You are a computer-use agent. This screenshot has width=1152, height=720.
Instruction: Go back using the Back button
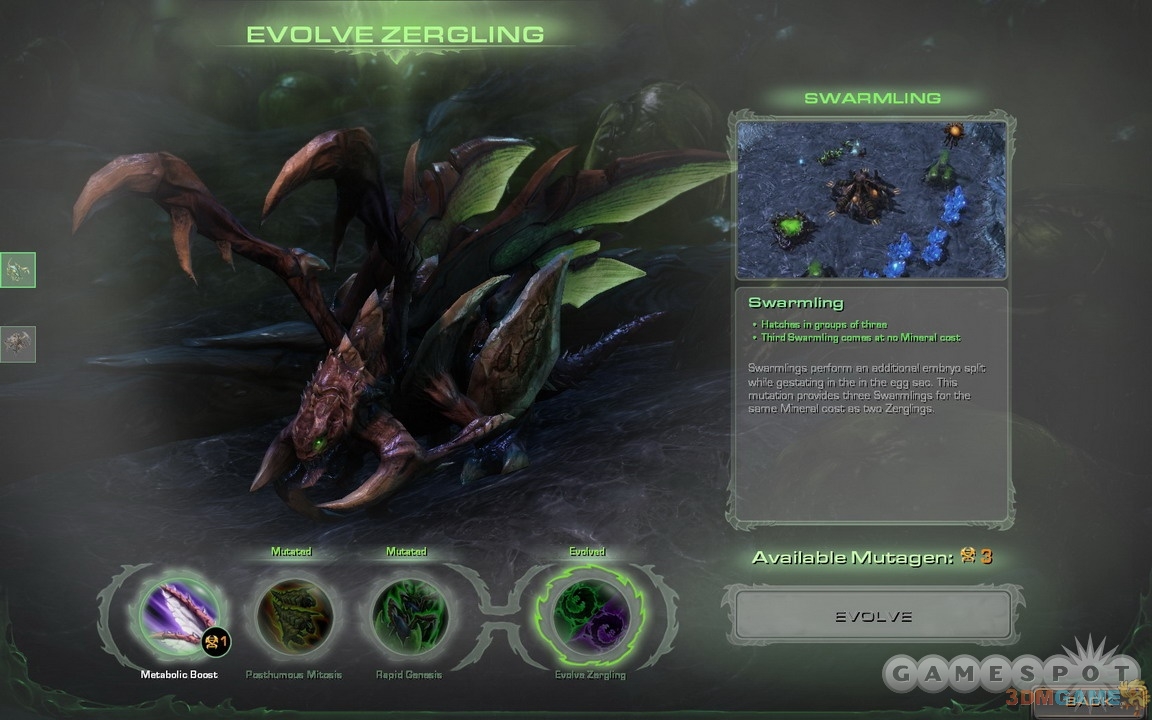point(1086,700)
